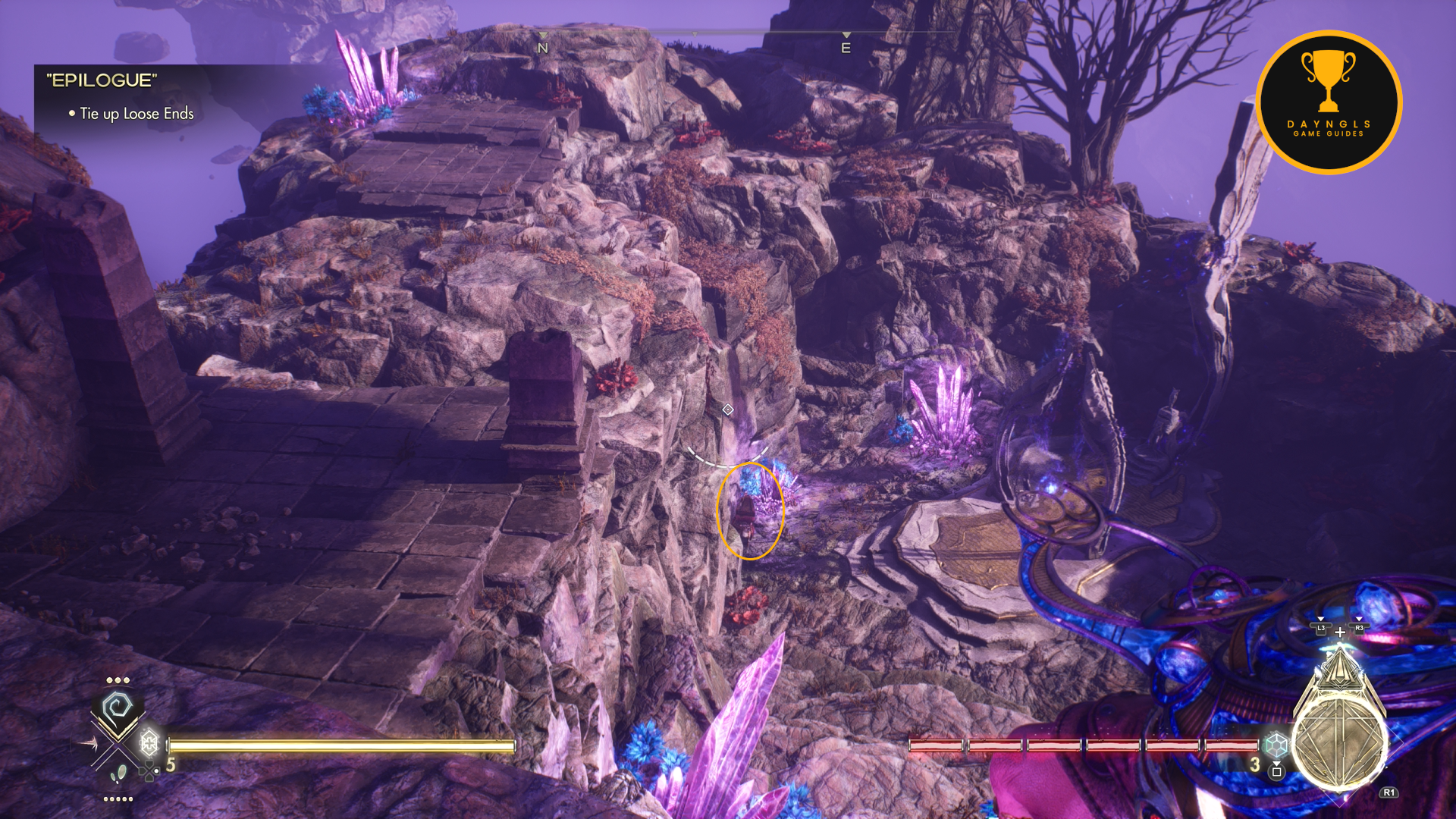Image resolution: width=1456 pixels, height=819 pixels.
Task: Activate the golden circular sigil emblem
Action: pos(1340,743)
